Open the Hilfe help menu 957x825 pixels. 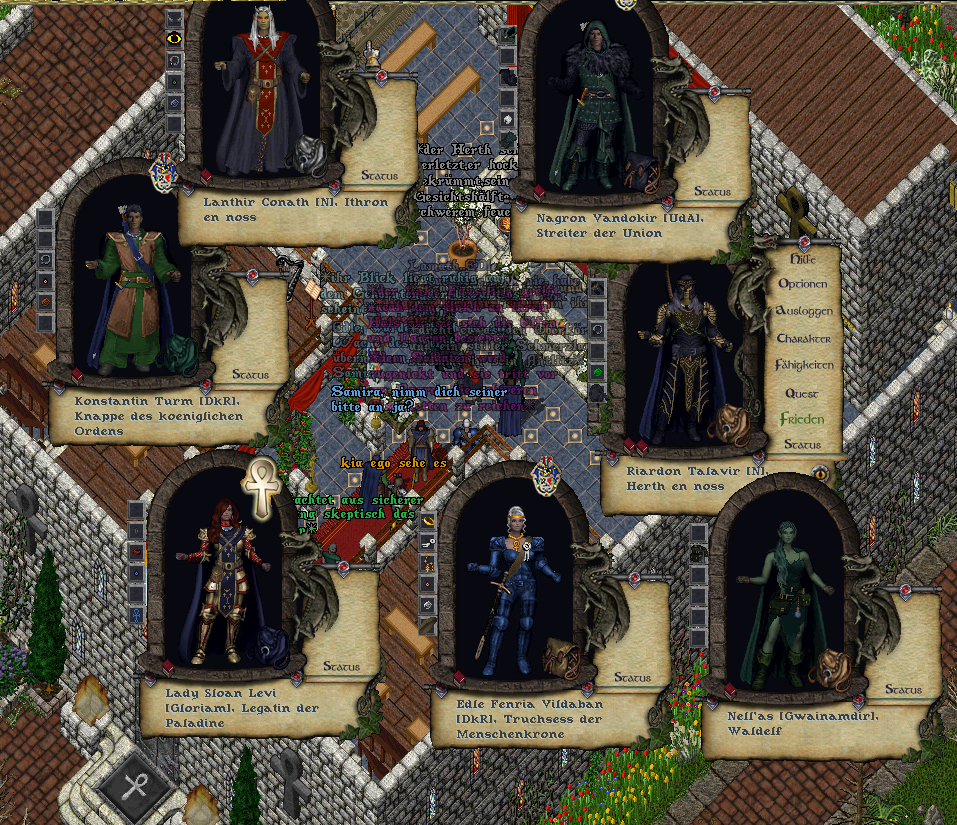coord(803,257)
